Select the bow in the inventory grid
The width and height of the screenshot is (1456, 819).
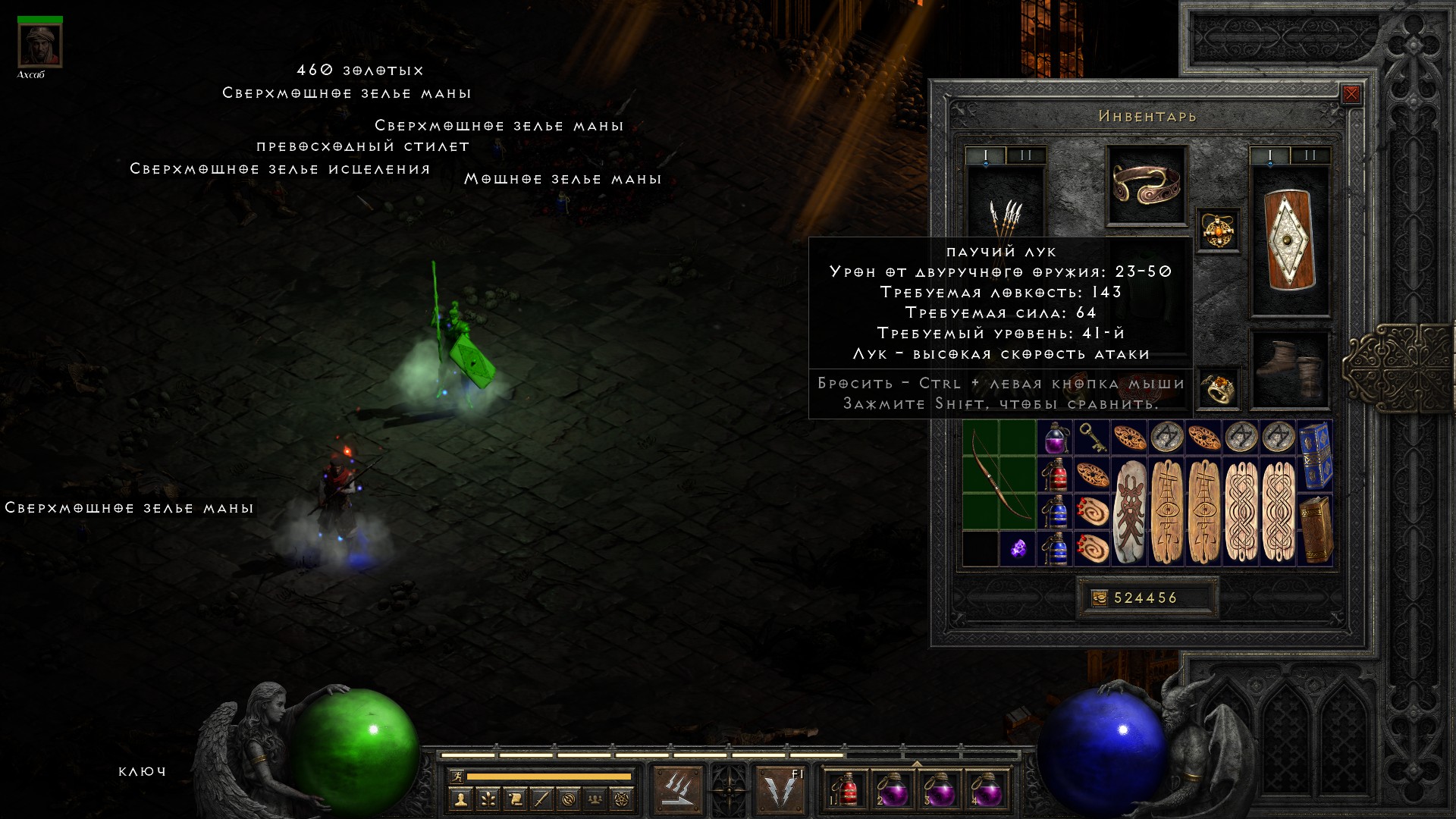pos(999,475)
